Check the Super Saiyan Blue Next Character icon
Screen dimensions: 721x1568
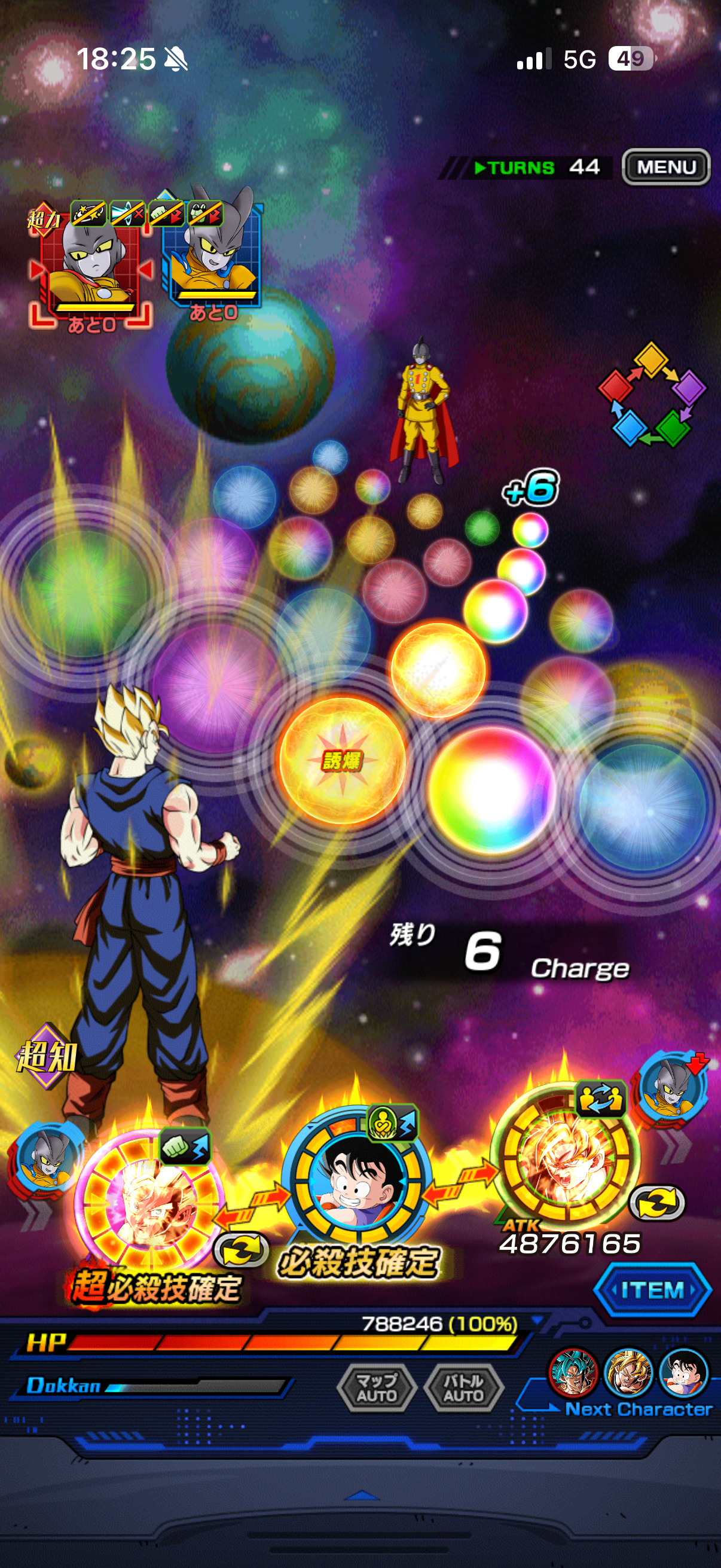tap(573, 1372)
